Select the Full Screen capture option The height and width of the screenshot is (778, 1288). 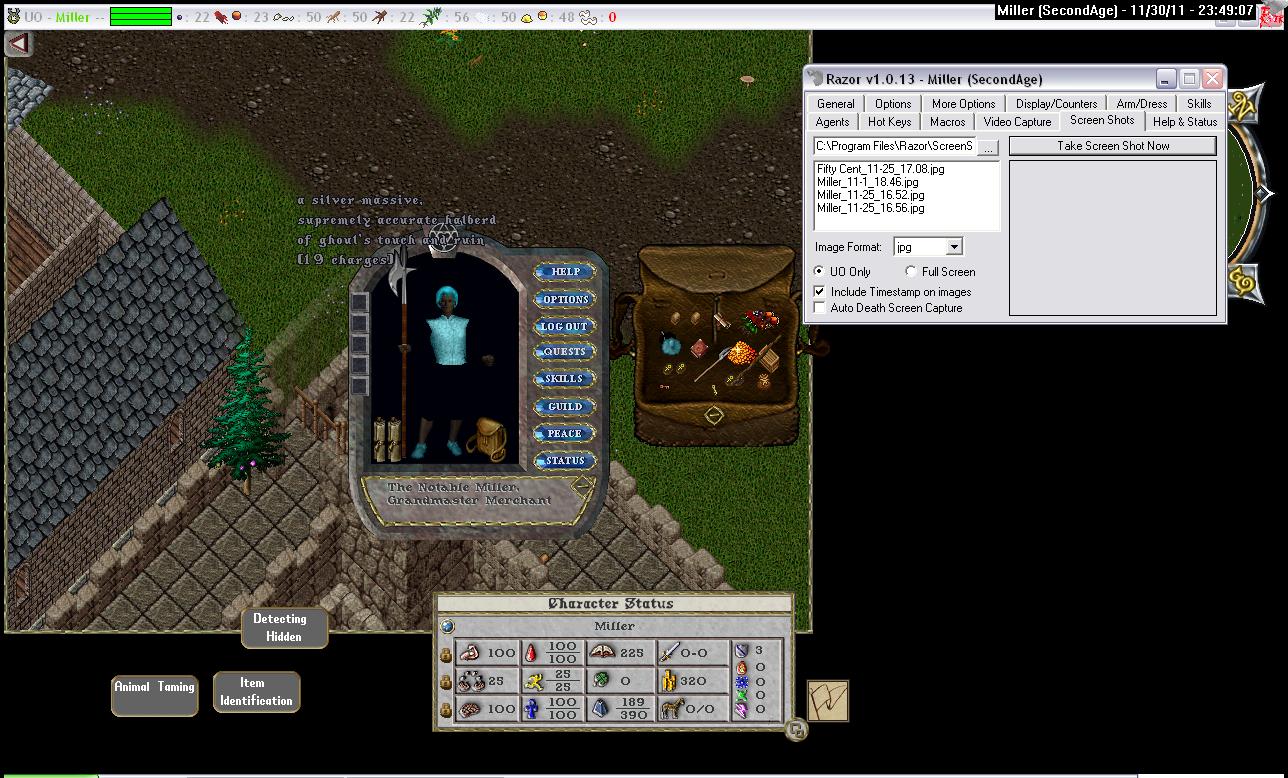911,272
